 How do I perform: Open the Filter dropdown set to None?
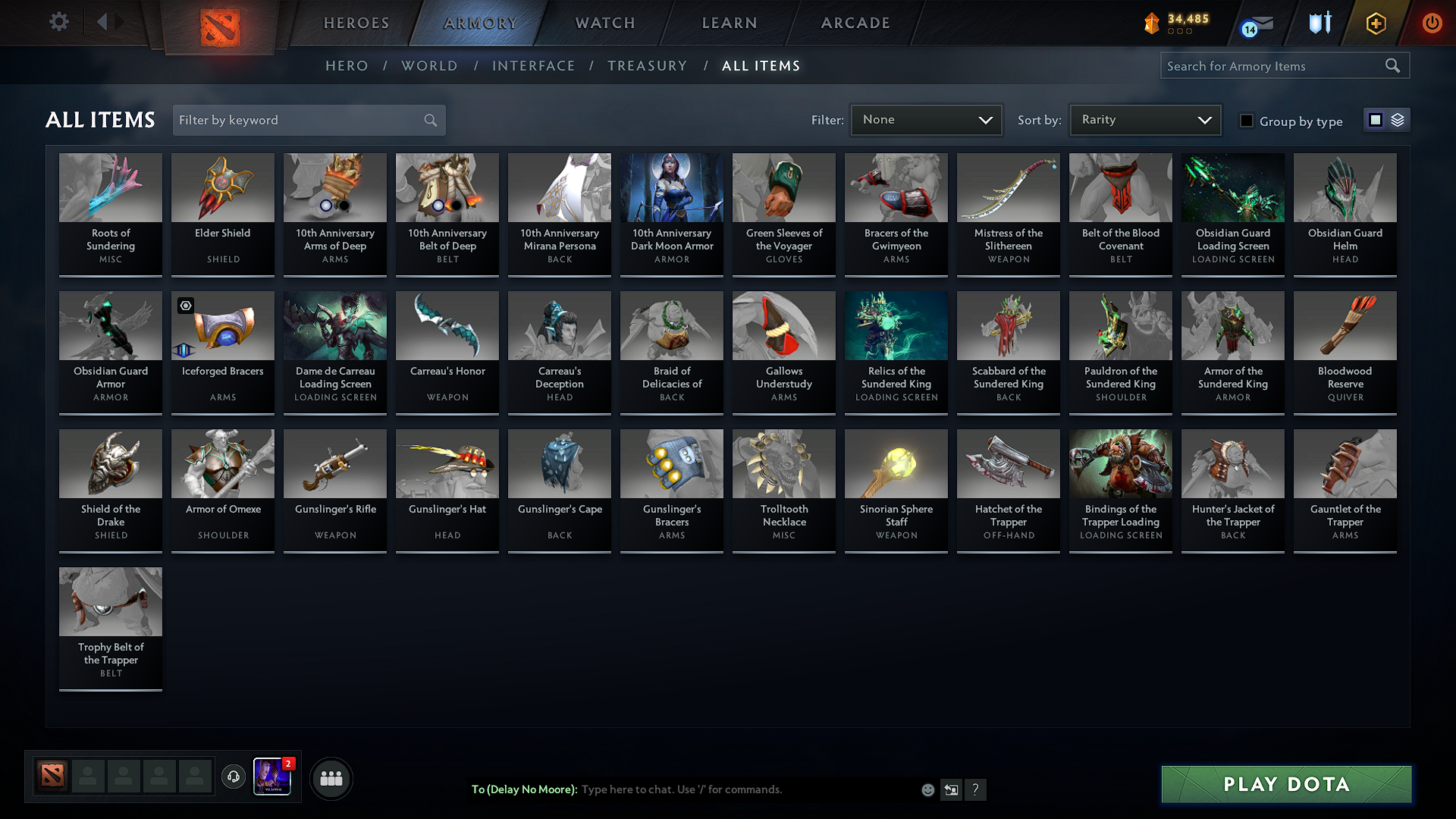tap(926, 119)
